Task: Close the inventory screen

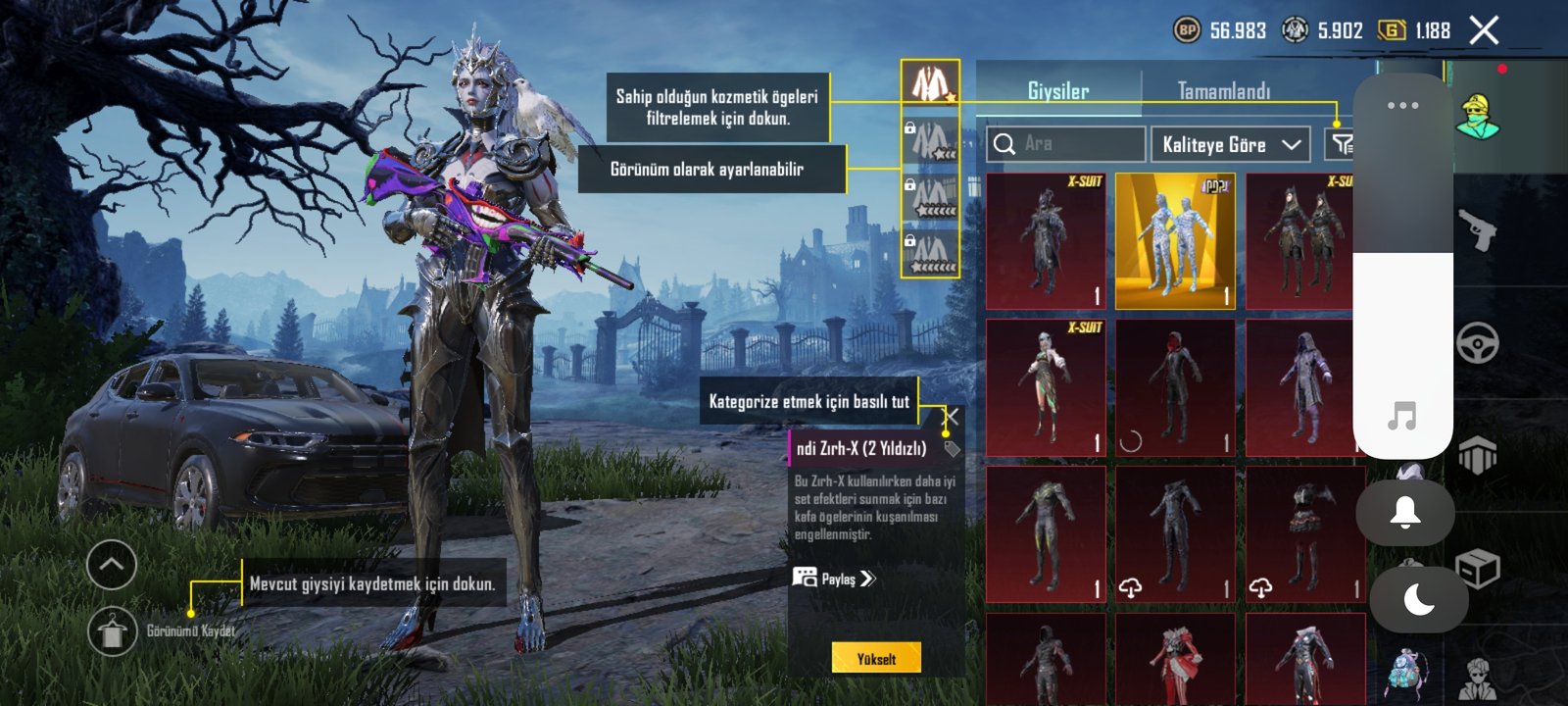Action: coord(1484,31)
